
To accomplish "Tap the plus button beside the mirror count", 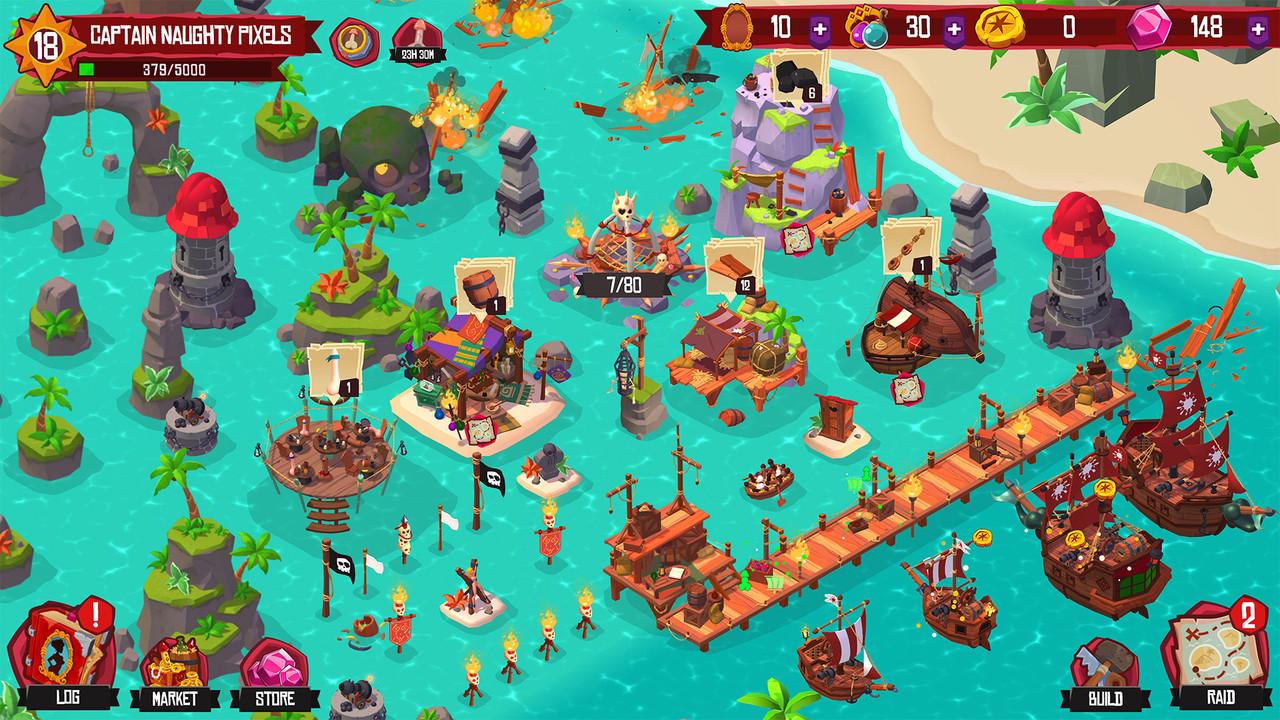I will pos(820,28).
